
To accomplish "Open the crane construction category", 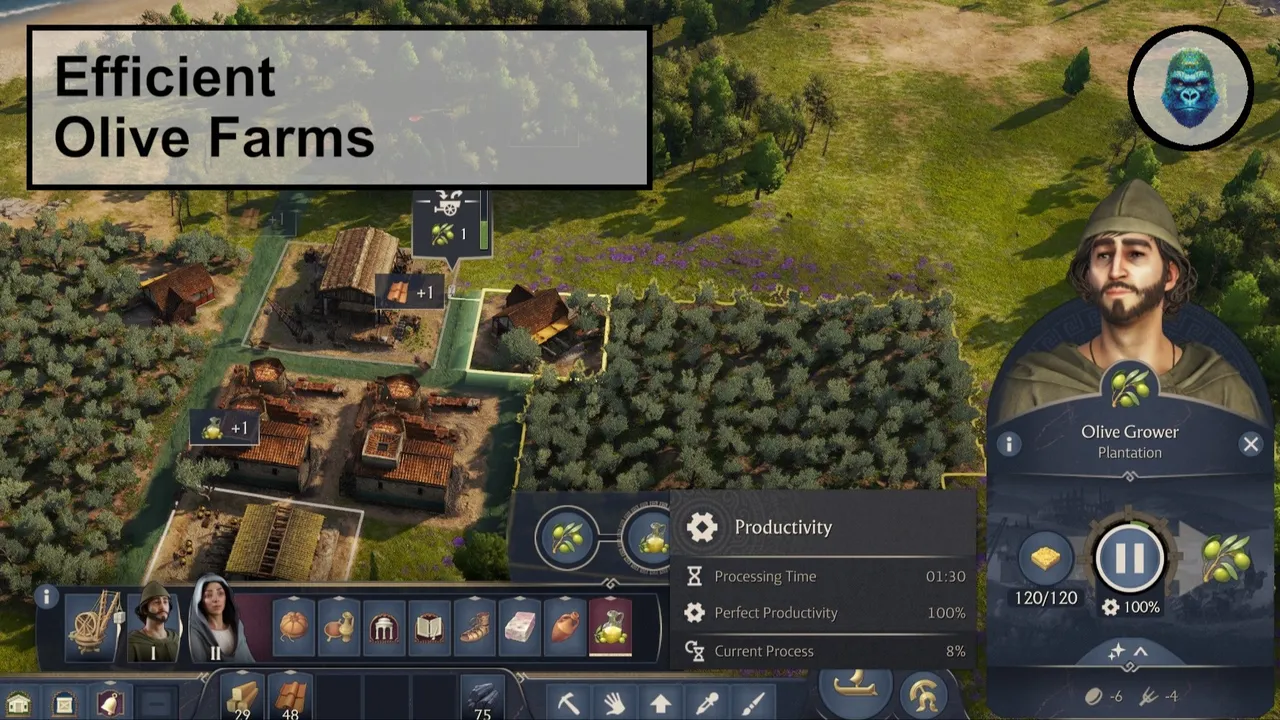I will (93, 623).
